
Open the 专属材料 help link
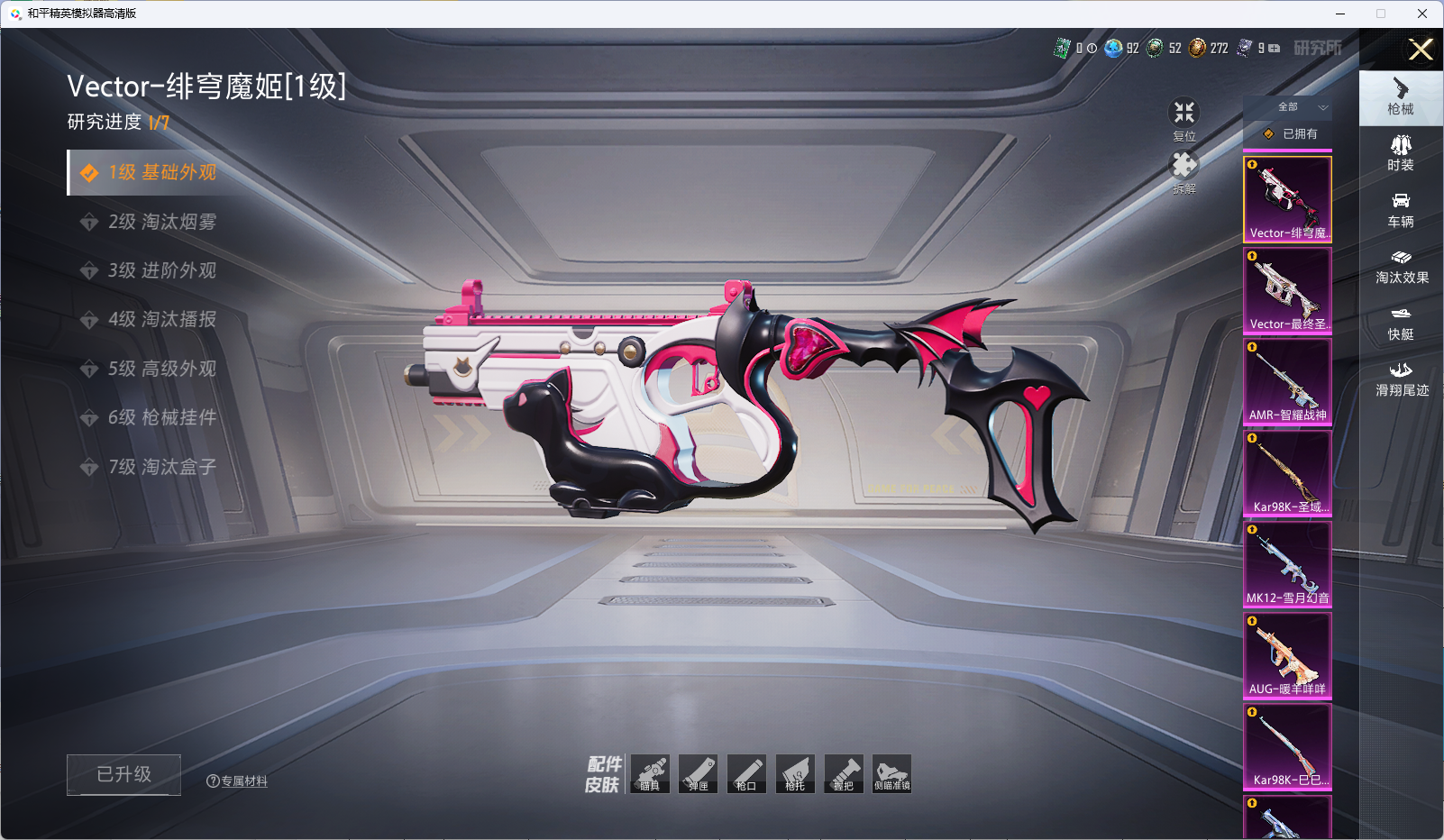(237, 781)
